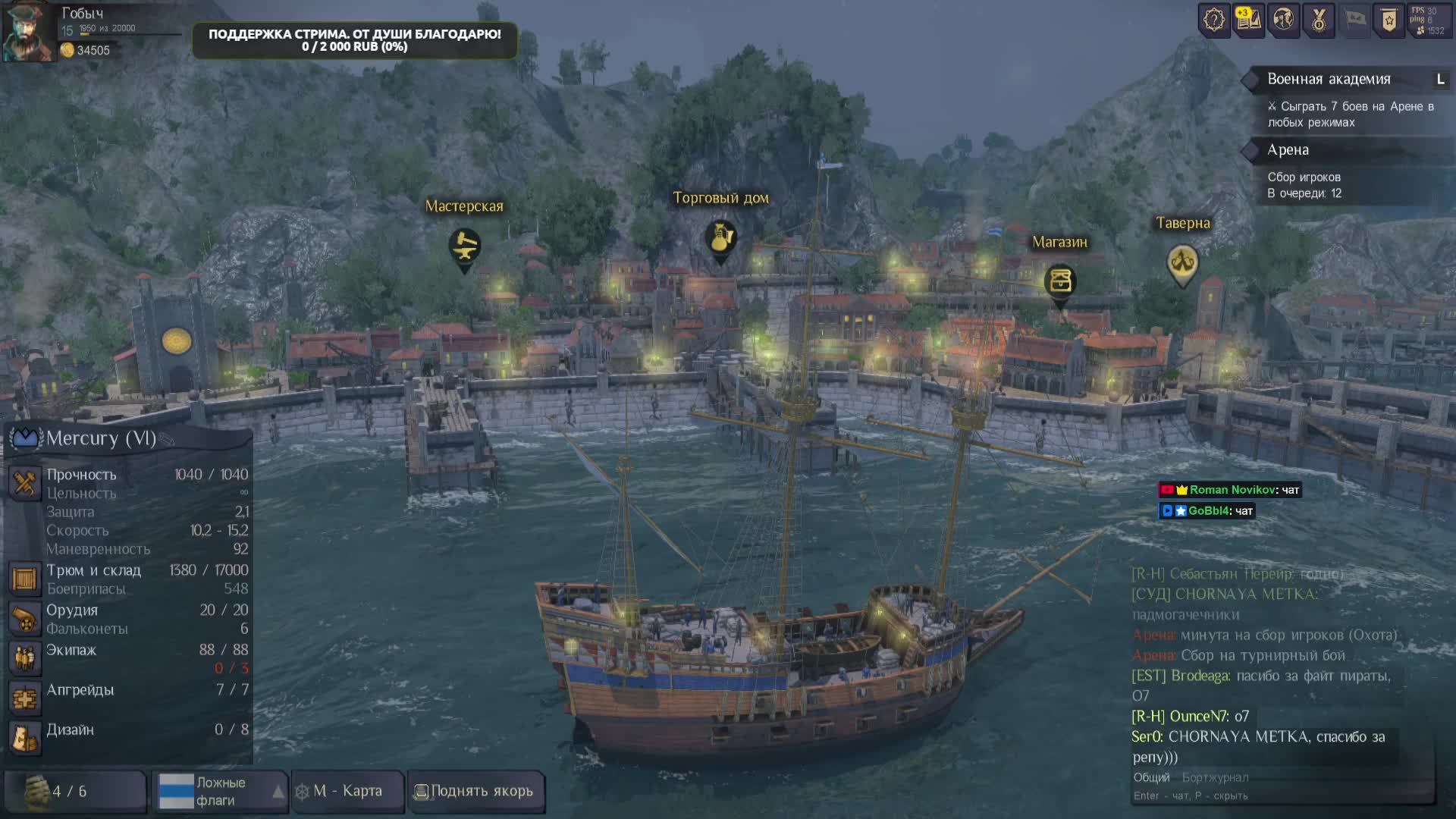Go to the Таверна tavern marker
Image resolution: width=1456 pixels, height=819 pixels.
click(x=1181, y=262)
